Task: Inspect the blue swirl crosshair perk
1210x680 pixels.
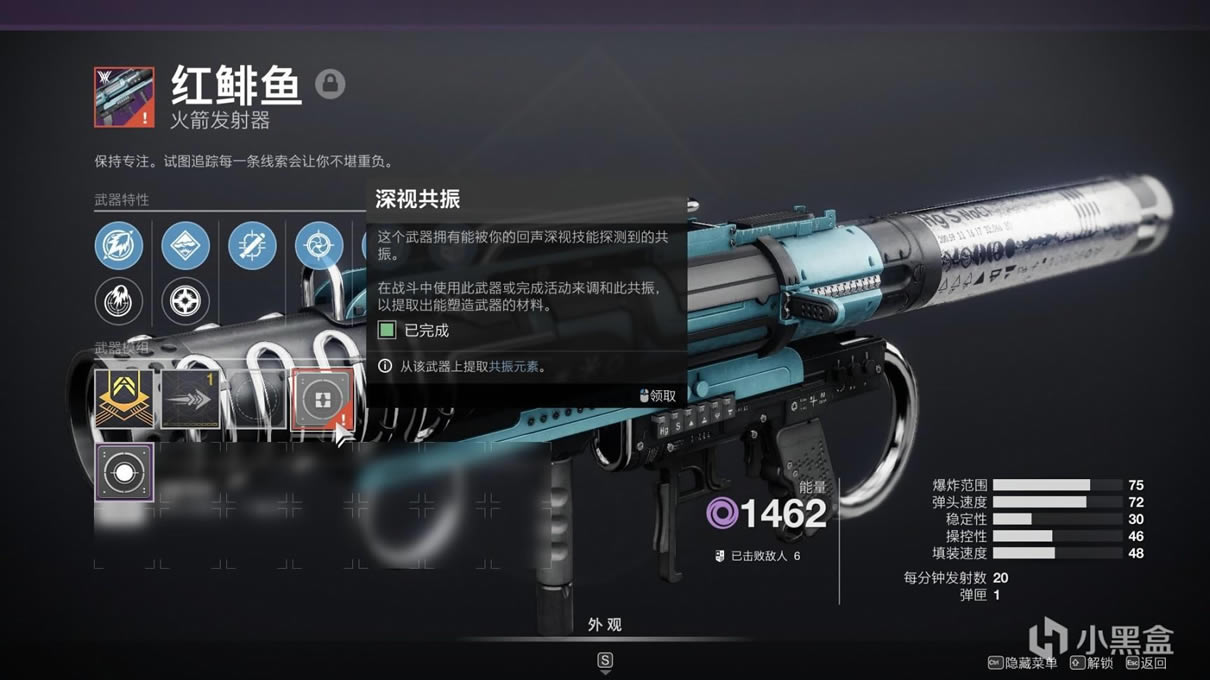Action: 319,245
